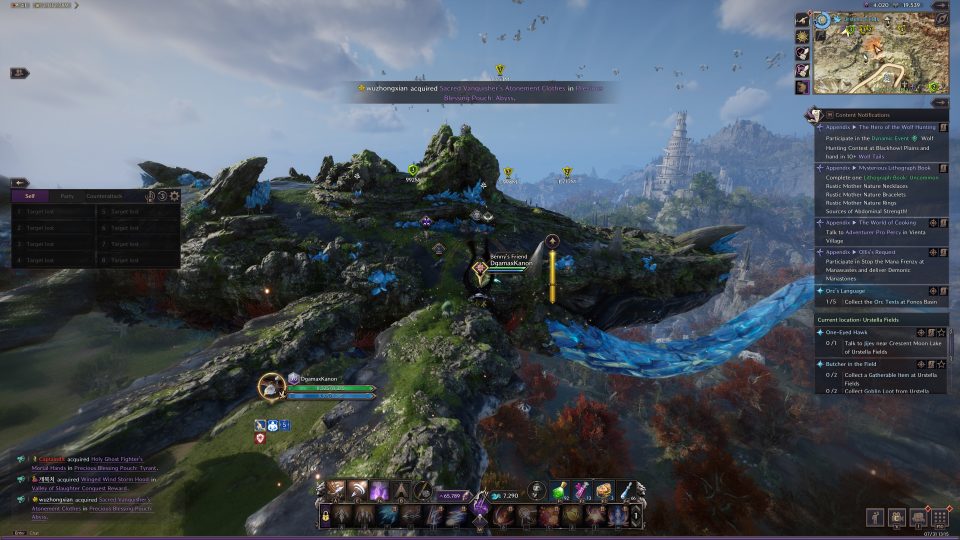This screenshot has height=540, width=960.
Task: Open the grid menu icon
Action: [x=937, y=516]
